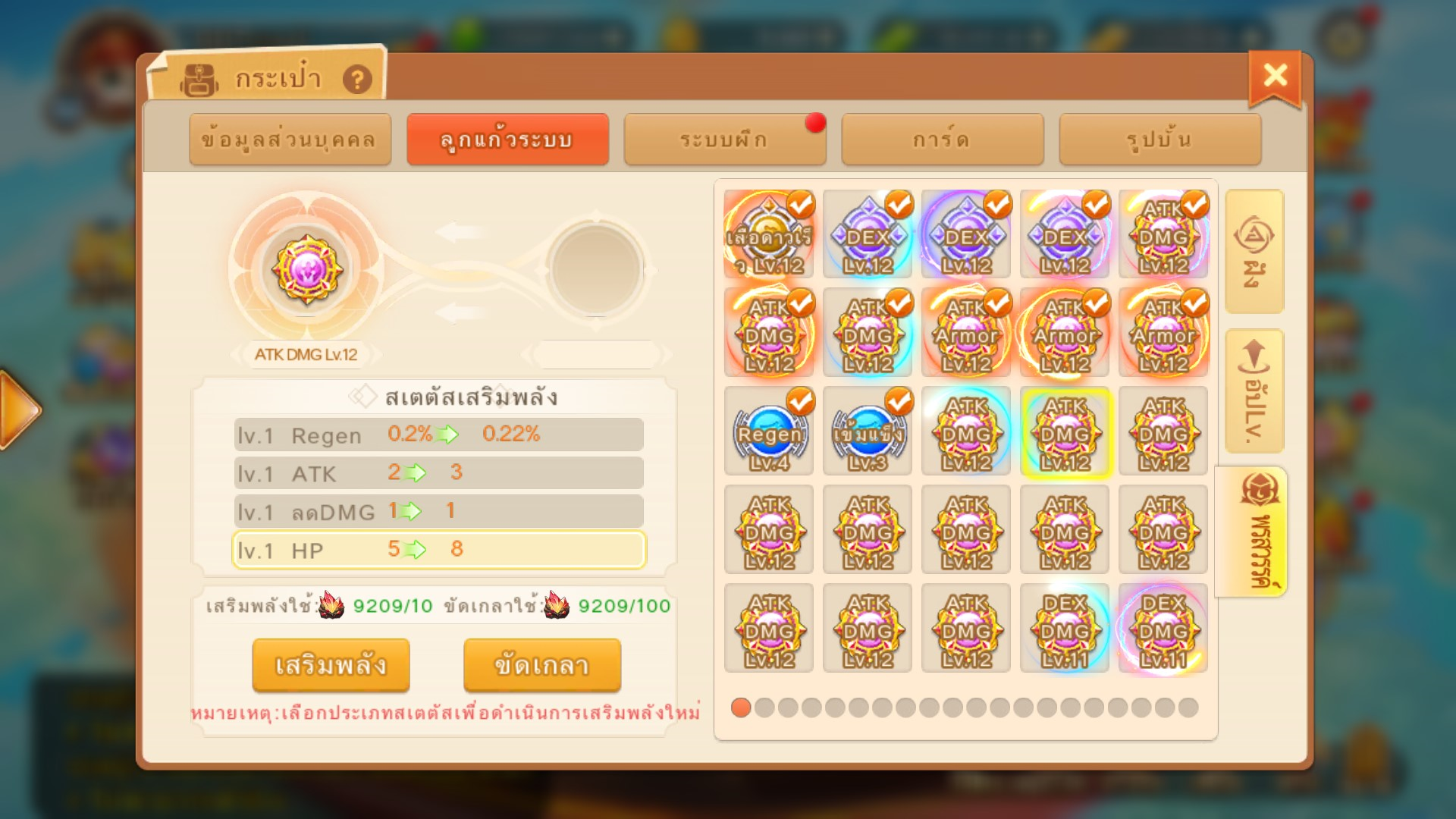Choose the lv.1 Regen stat row
Image resolution: width=1456 pixels, height=819 pixels.
tap(438, 435)
